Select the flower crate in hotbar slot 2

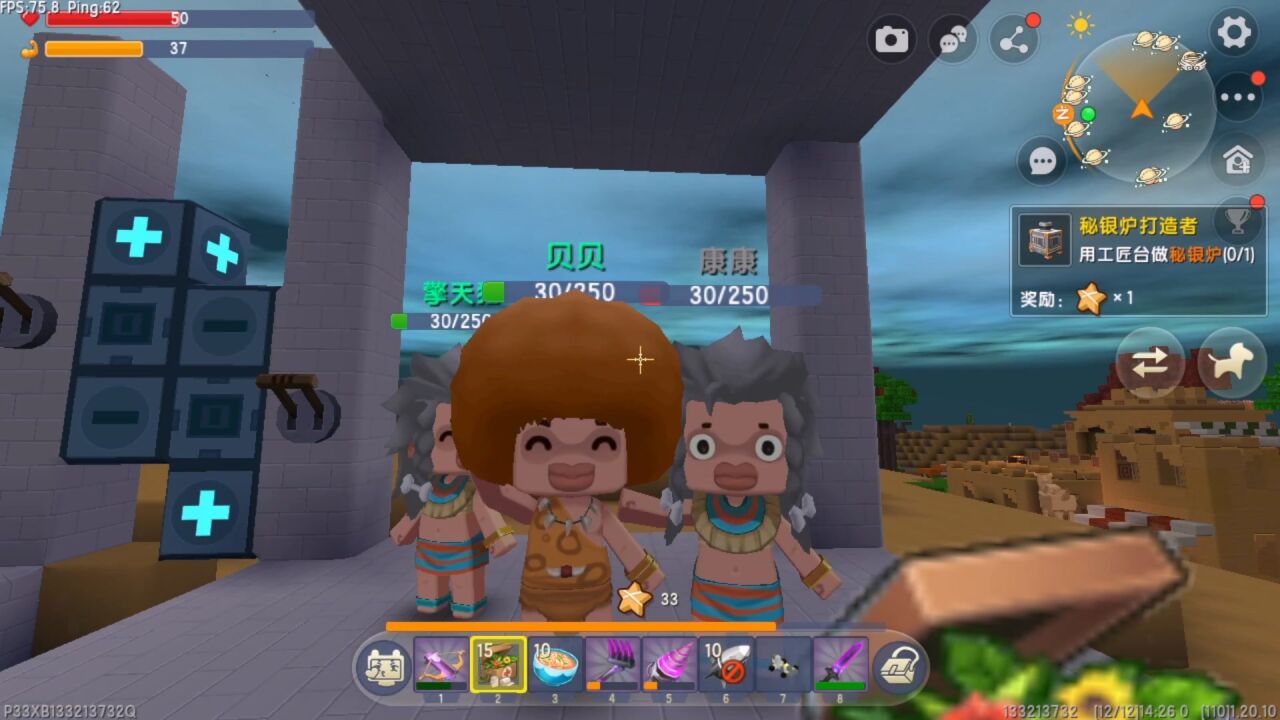pos(498,664)
